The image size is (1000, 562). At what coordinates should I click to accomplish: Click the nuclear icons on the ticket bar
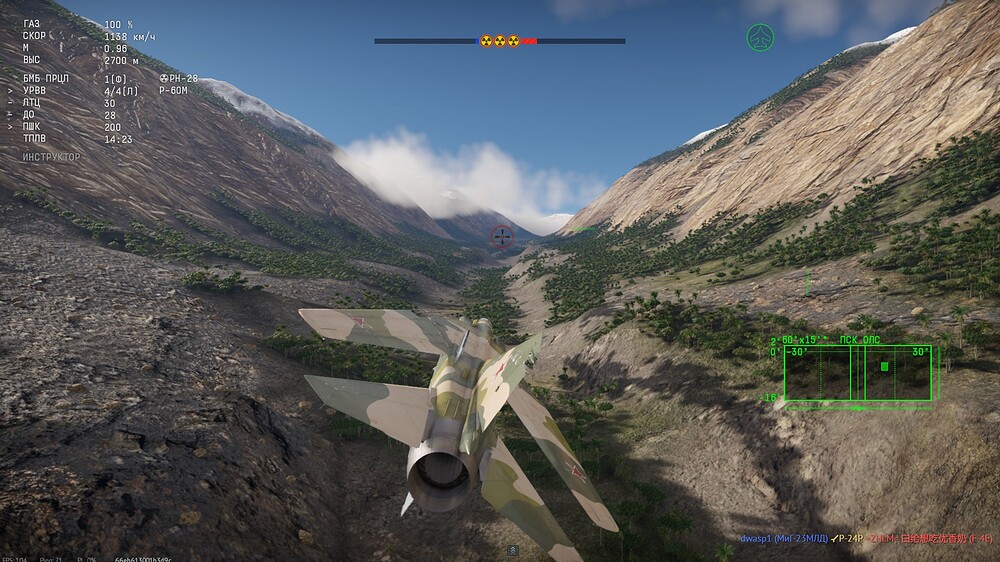point(500,41)
